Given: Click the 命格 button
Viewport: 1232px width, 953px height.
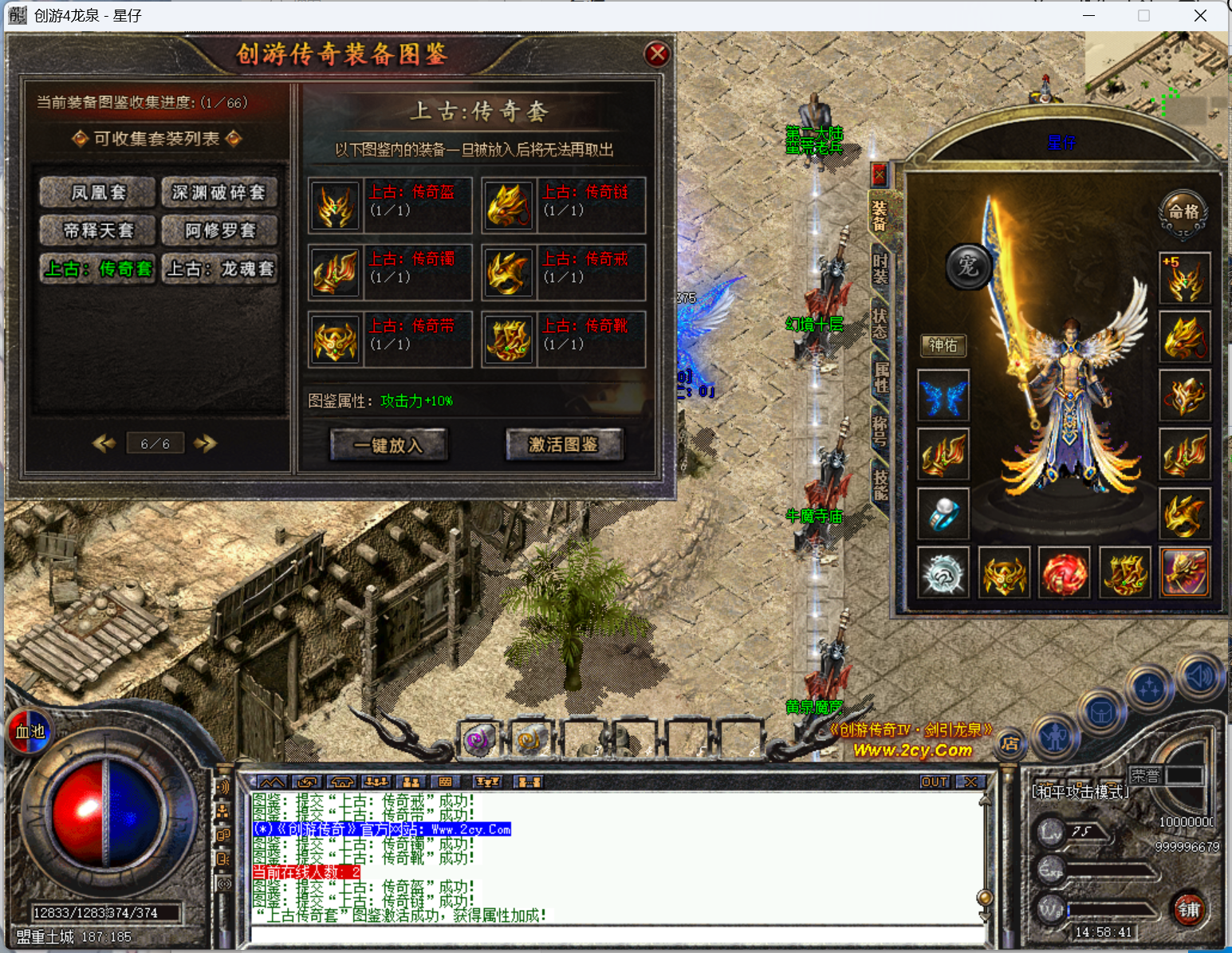Looking at the screenshot, I should point(1183,212).
